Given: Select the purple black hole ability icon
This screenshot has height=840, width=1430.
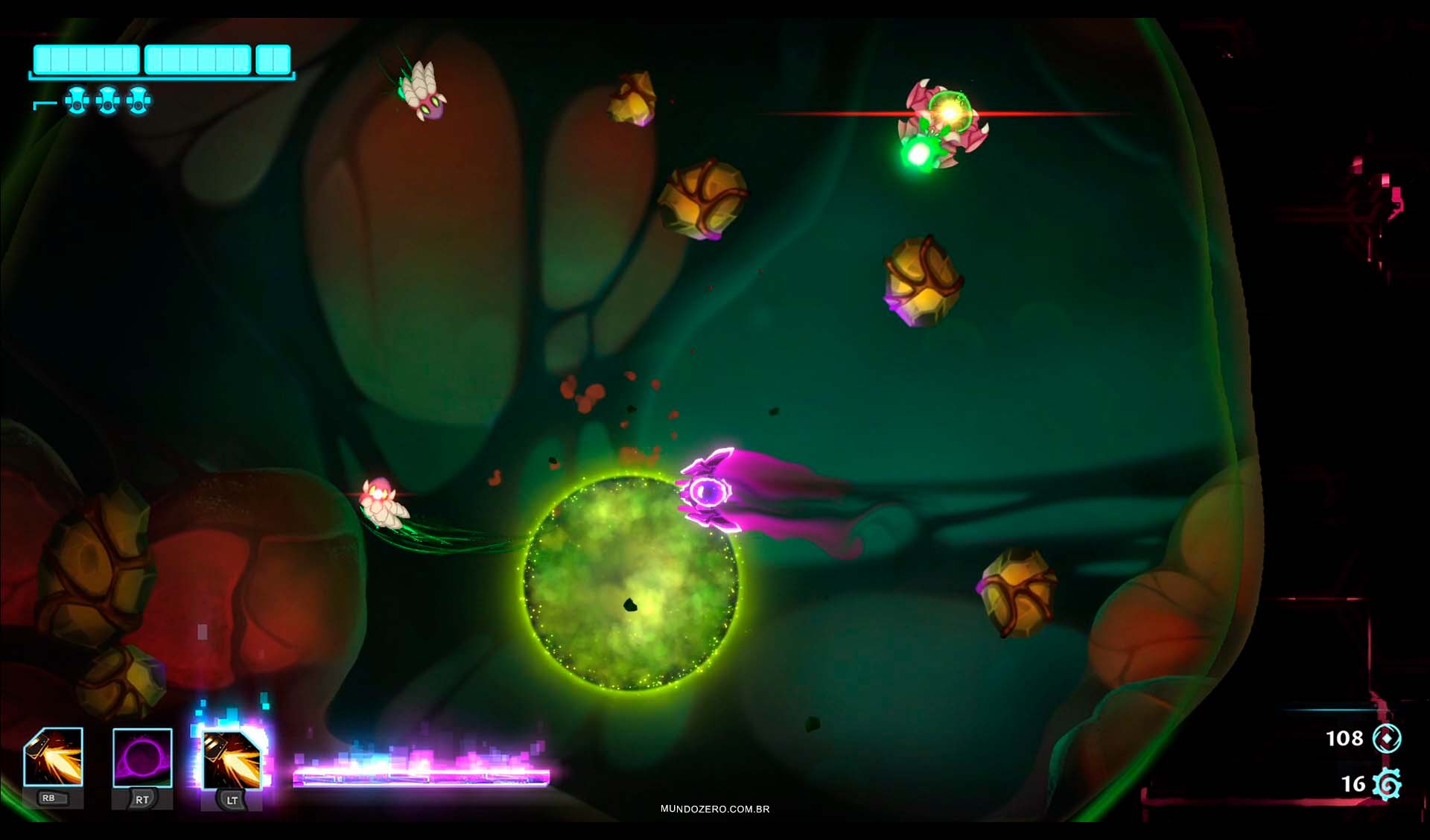Looking at the screenshot, I should (x=142, y=758).
